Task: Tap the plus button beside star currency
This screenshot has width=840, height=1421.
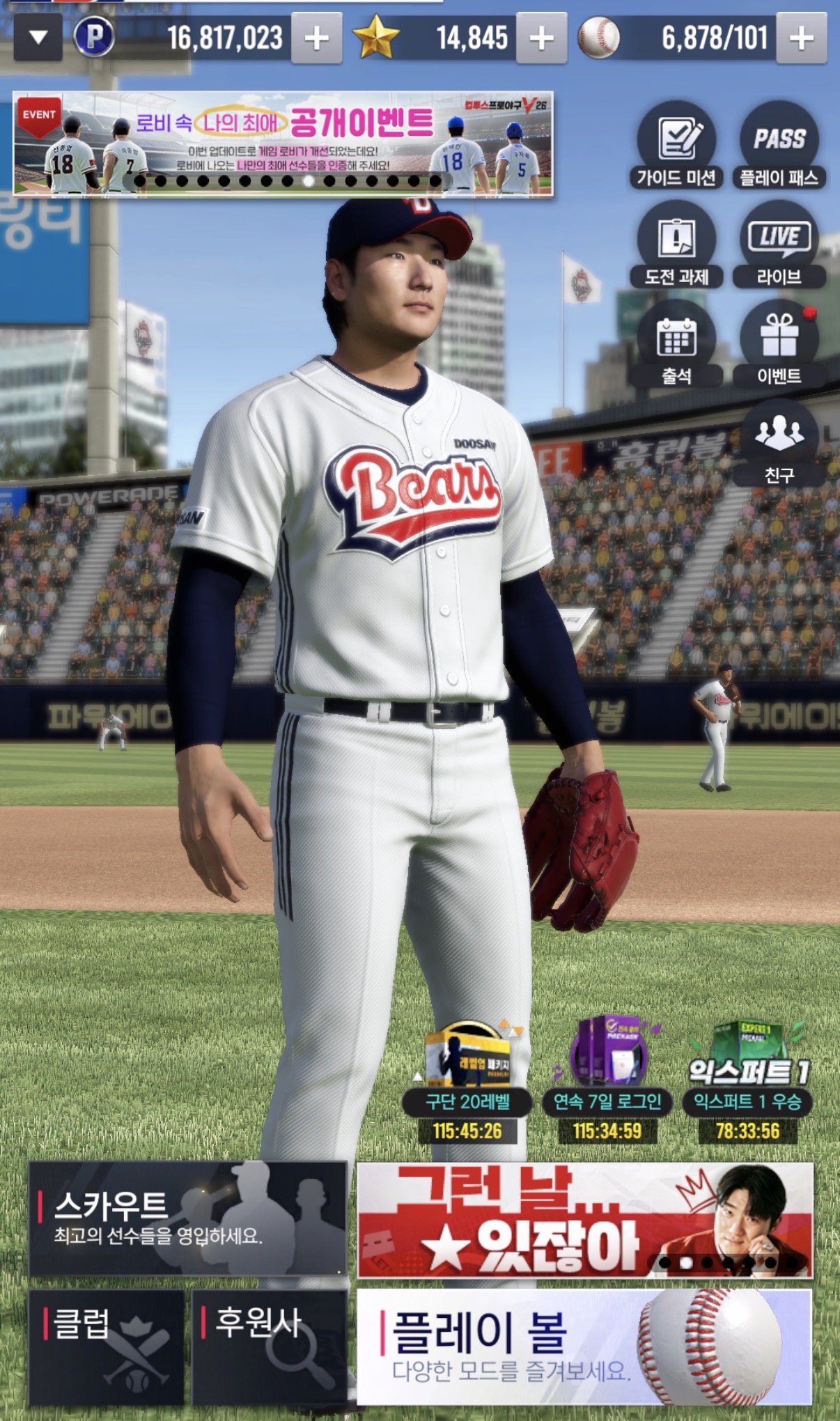Action: tap(541, 38)
